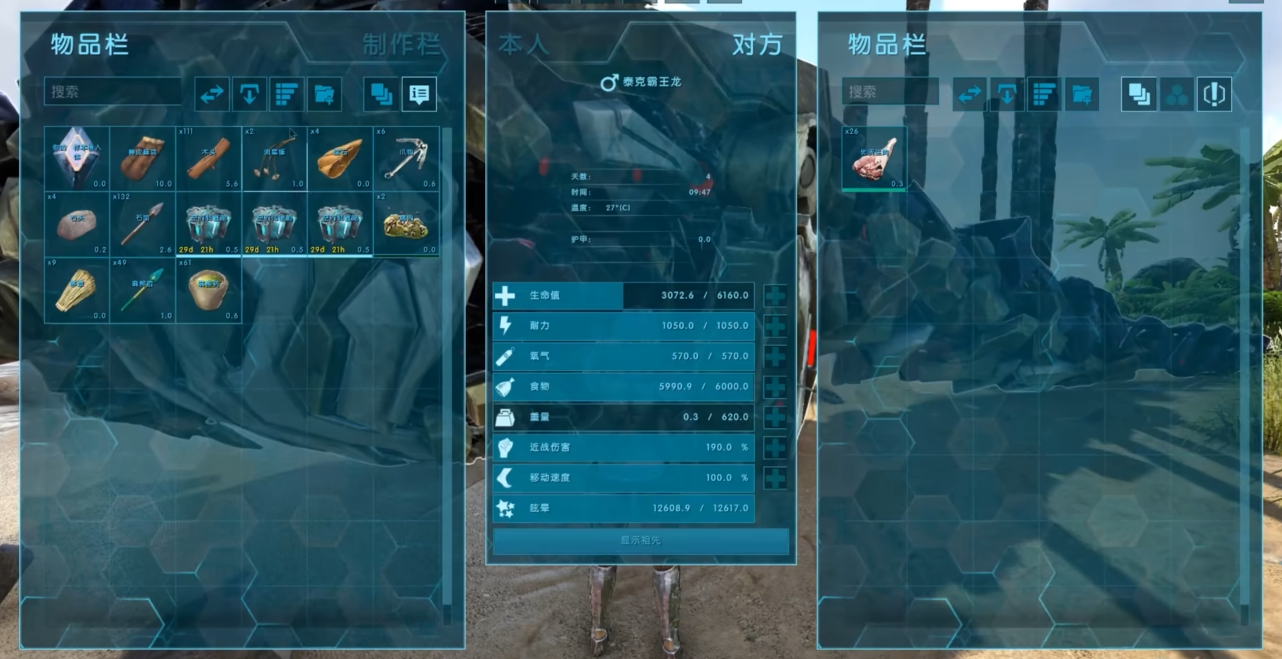Select the grappling hook x6 slot
Viewport: 1282px width, 659px height.
click(x=406, y=158)
